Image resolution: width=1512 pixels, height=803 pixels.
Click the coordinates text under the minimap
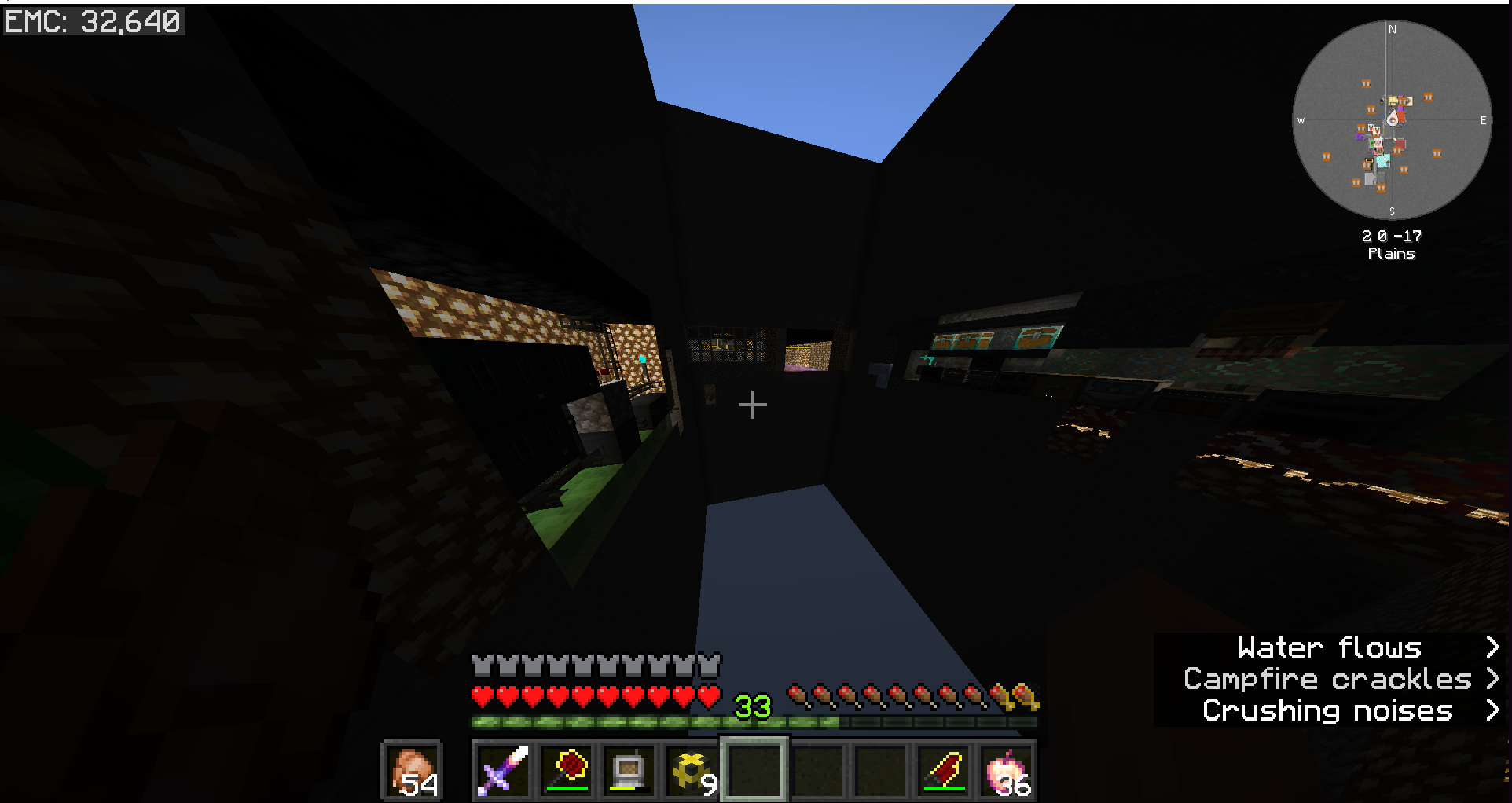click(x=1391, y=234)
